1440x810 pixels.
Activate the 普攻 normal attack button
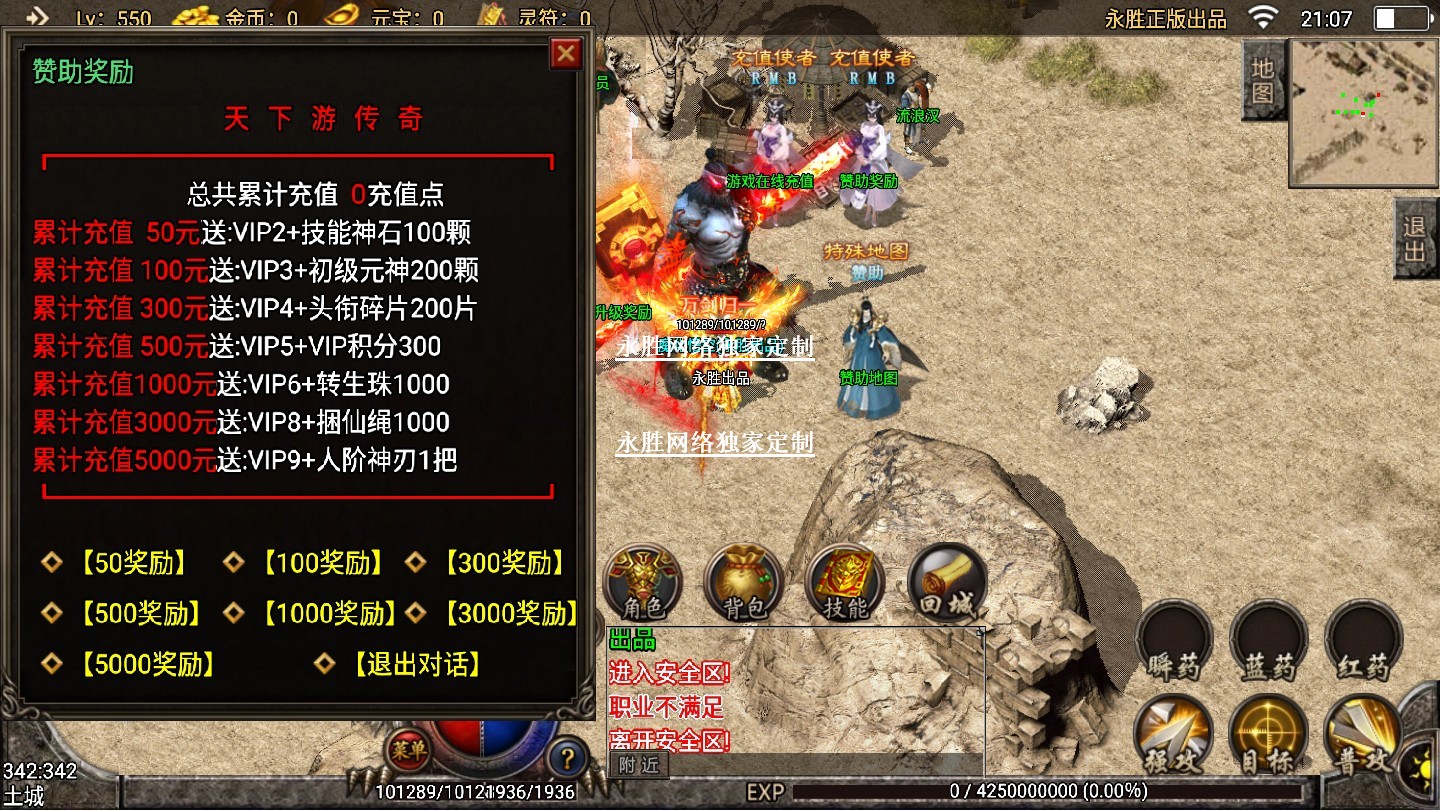coord(1364,736)
